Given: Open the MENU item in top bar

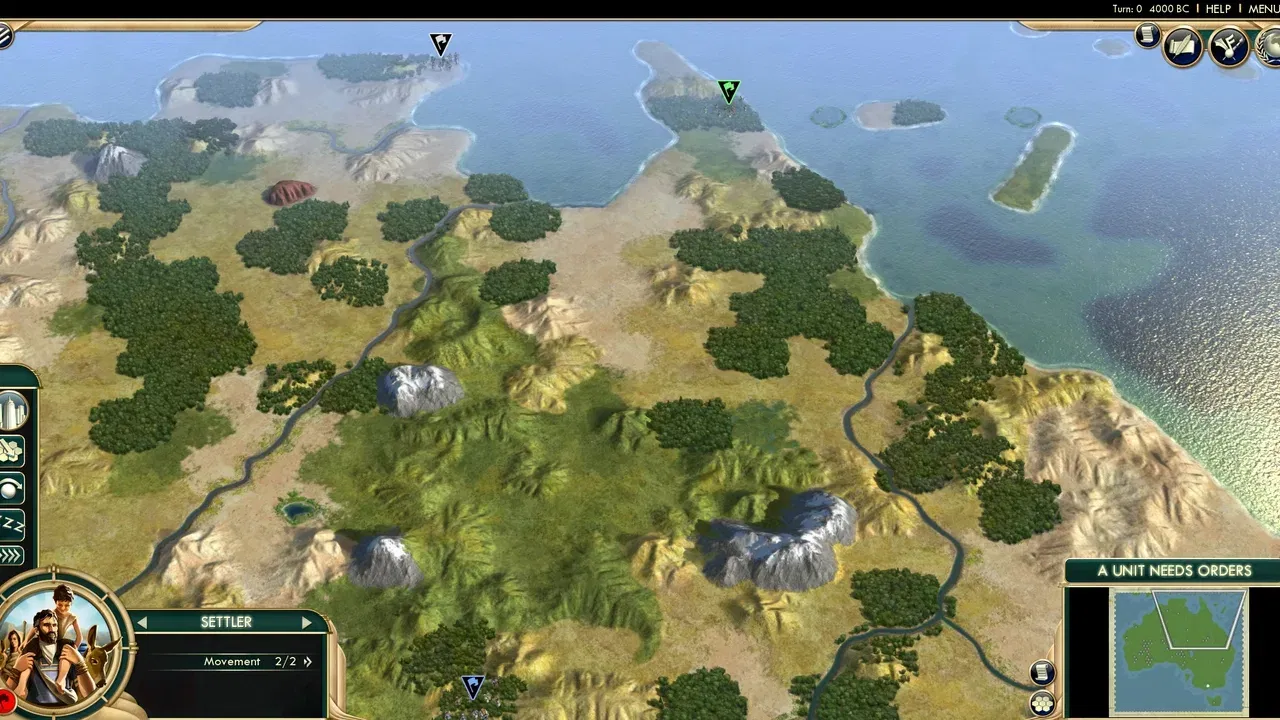Looking at the screenshot, I should click(1262, 8).
